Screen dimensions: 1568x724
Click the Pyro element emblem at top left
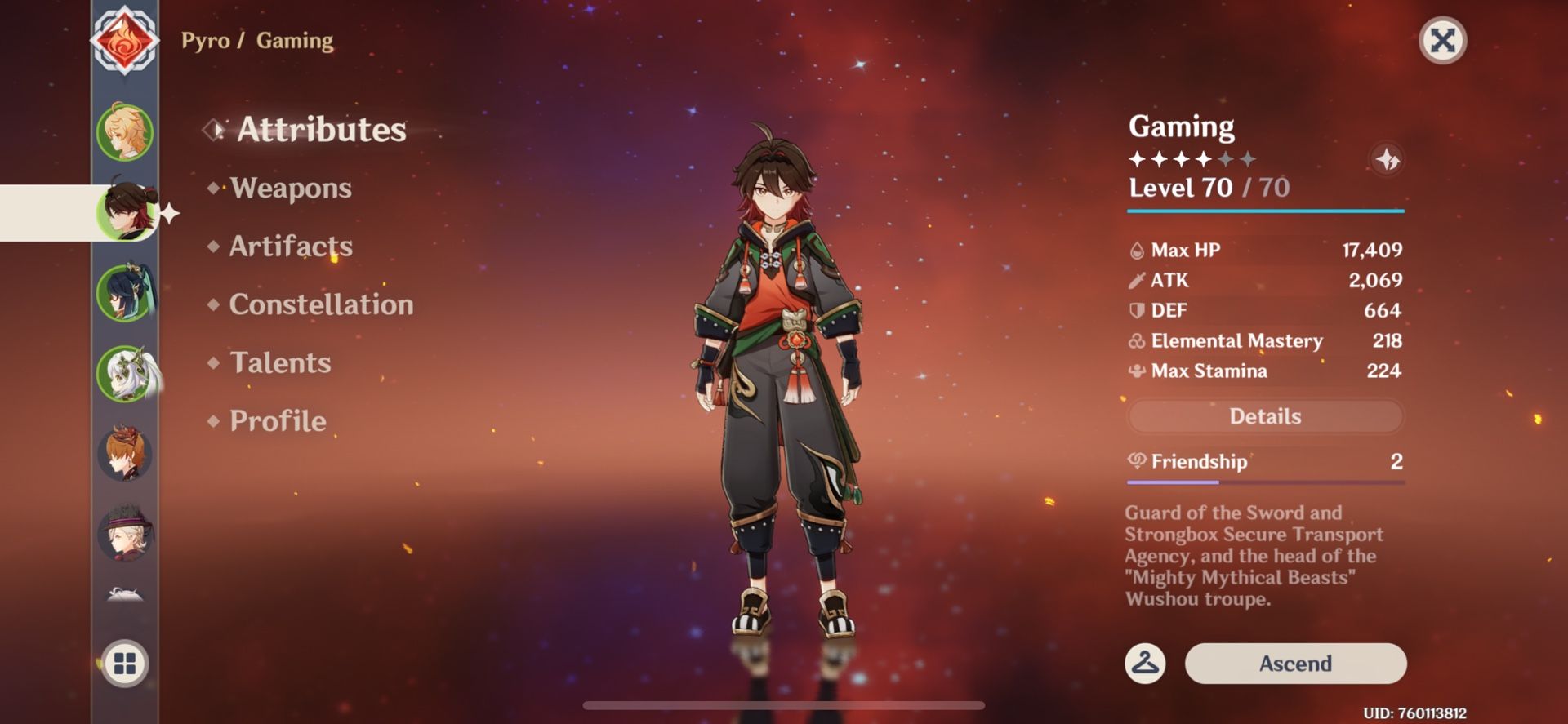(127, 38)
